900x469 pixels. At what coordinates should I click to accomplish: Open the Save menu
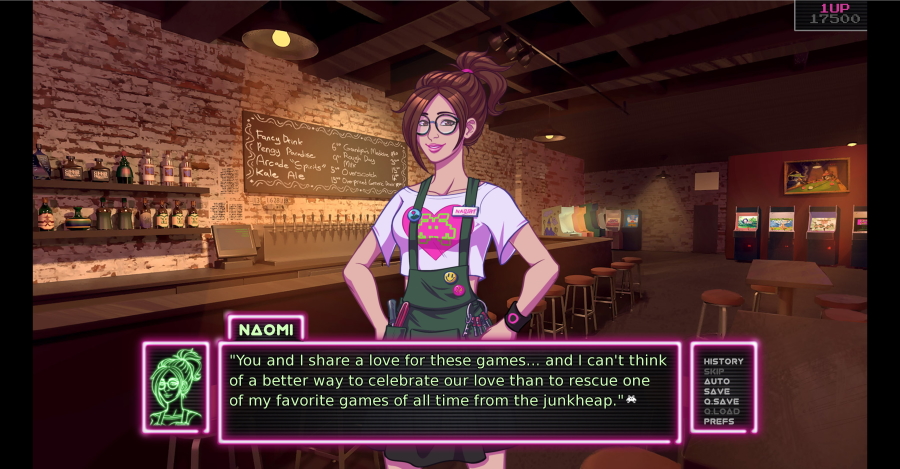[717, 391]
